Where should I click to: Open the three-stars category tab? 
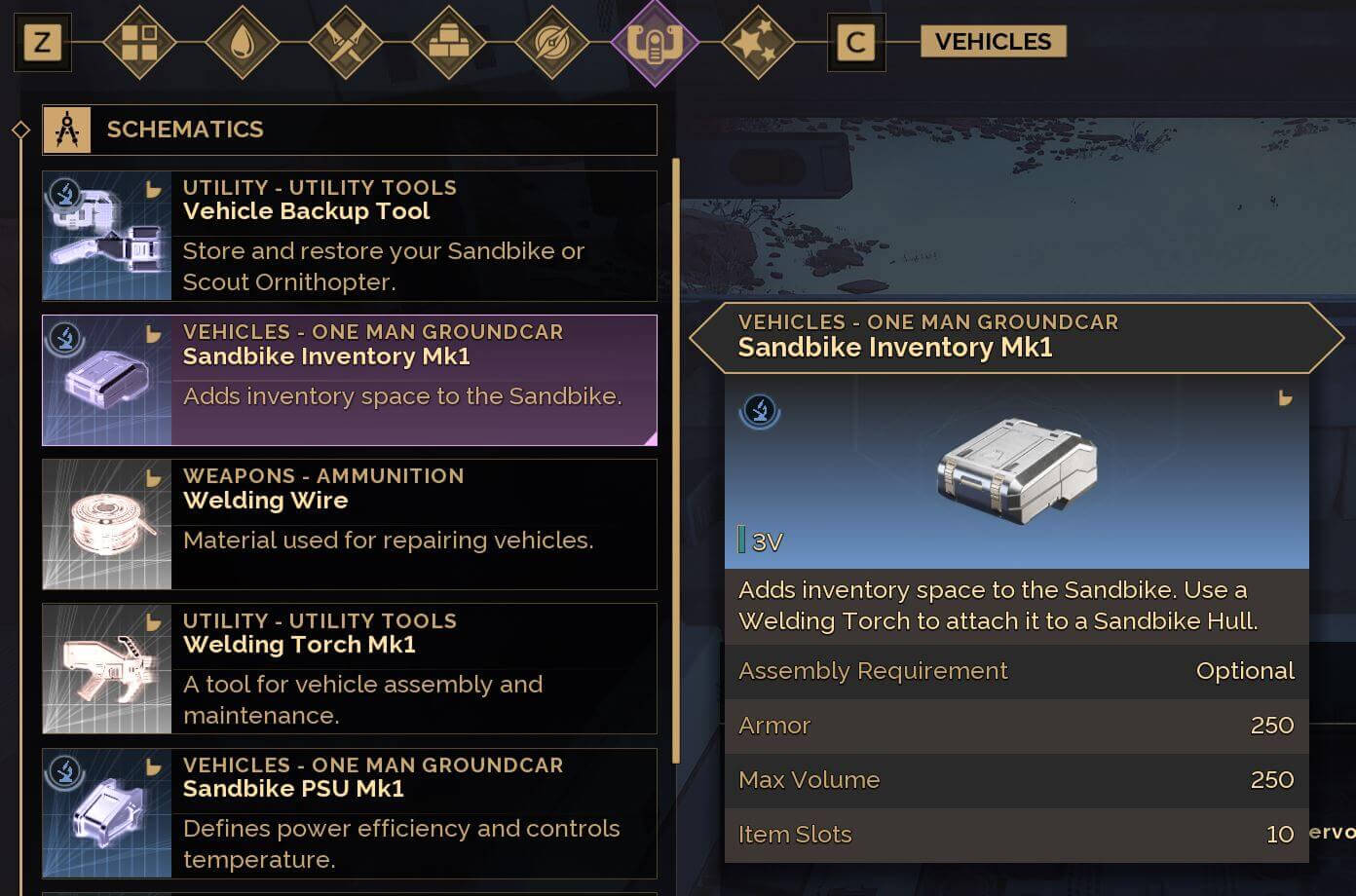click(758, 43)
